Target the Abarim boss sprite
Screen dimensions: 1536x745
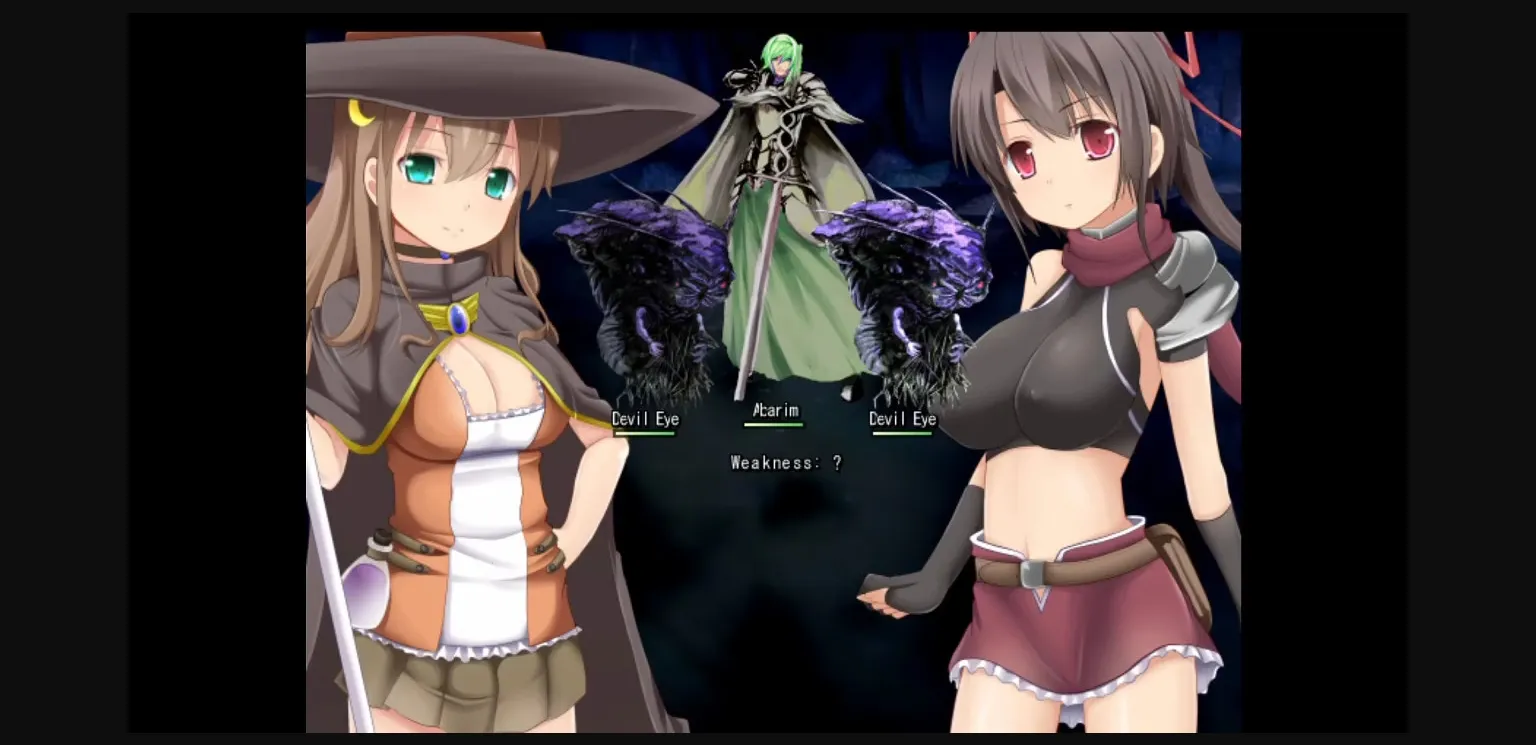pos(775,150)
